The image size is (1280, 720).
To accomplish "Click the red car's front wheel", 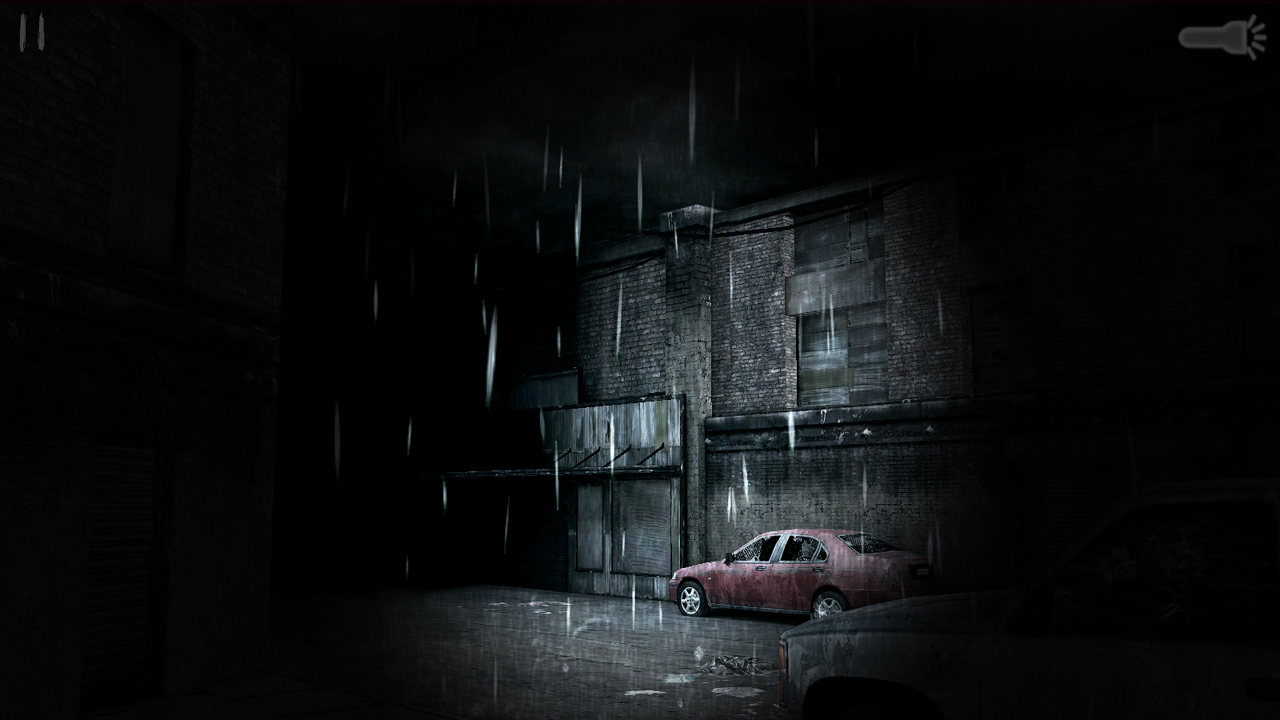I will [692, 600].
